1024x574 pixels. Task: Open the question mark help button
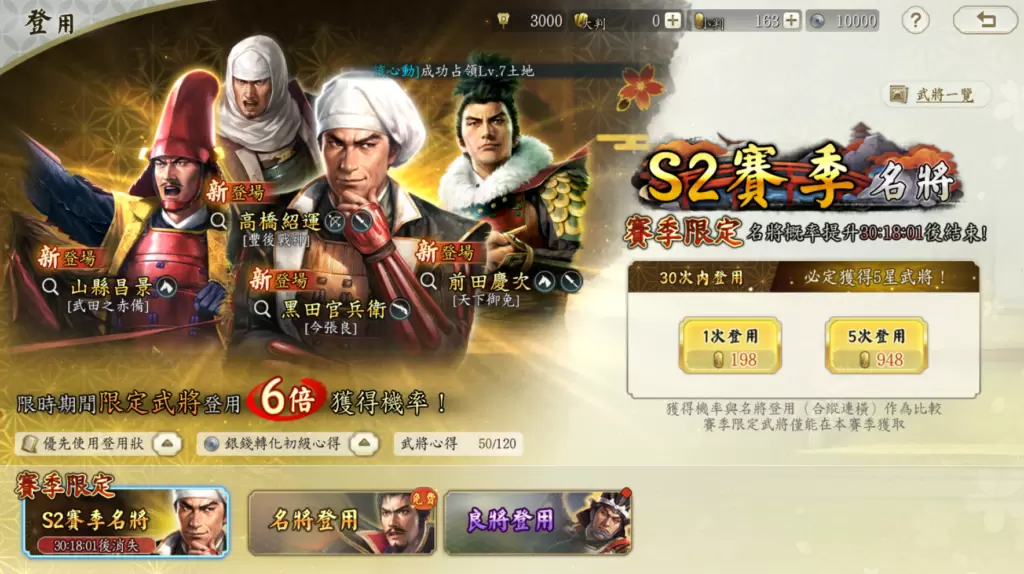point(915,20)
